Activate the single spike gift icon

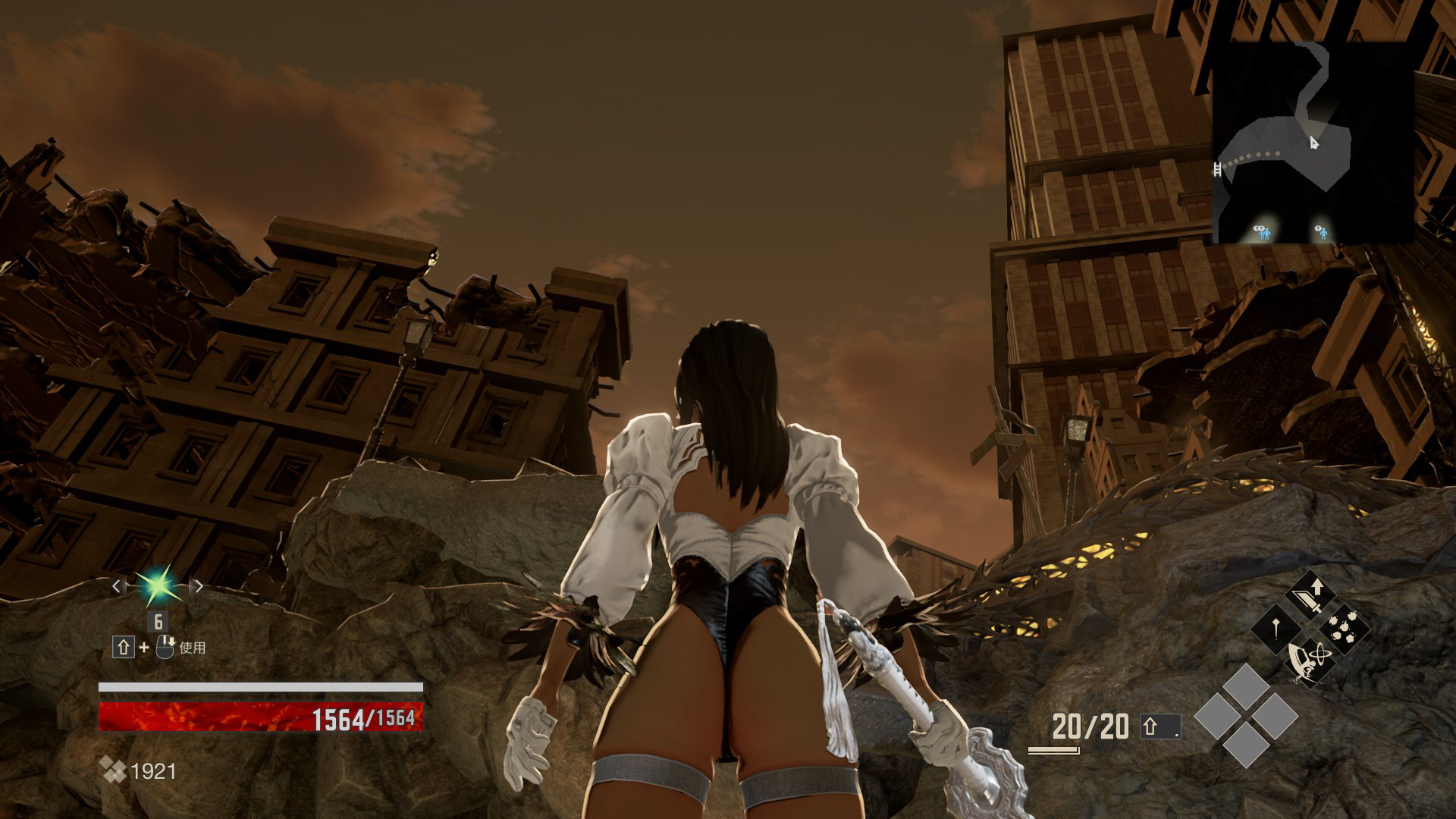tap(1278, 629)
